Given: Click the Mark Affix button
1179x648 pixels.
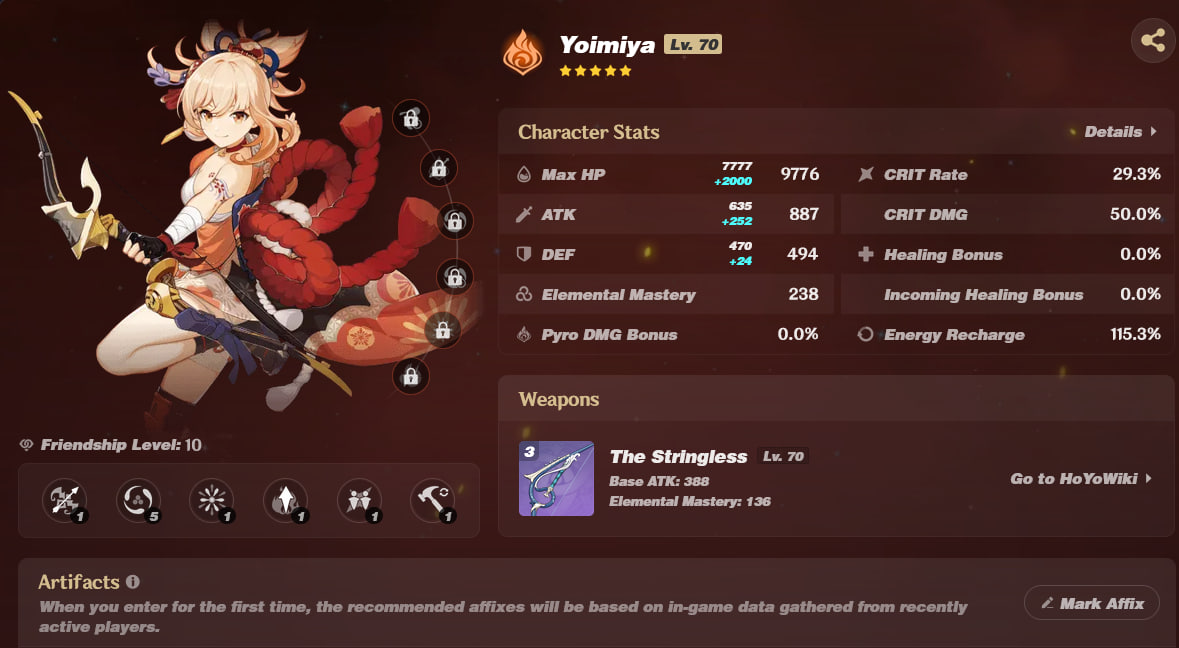Looking at the screenshot, I should click(x=1091, y=603).
